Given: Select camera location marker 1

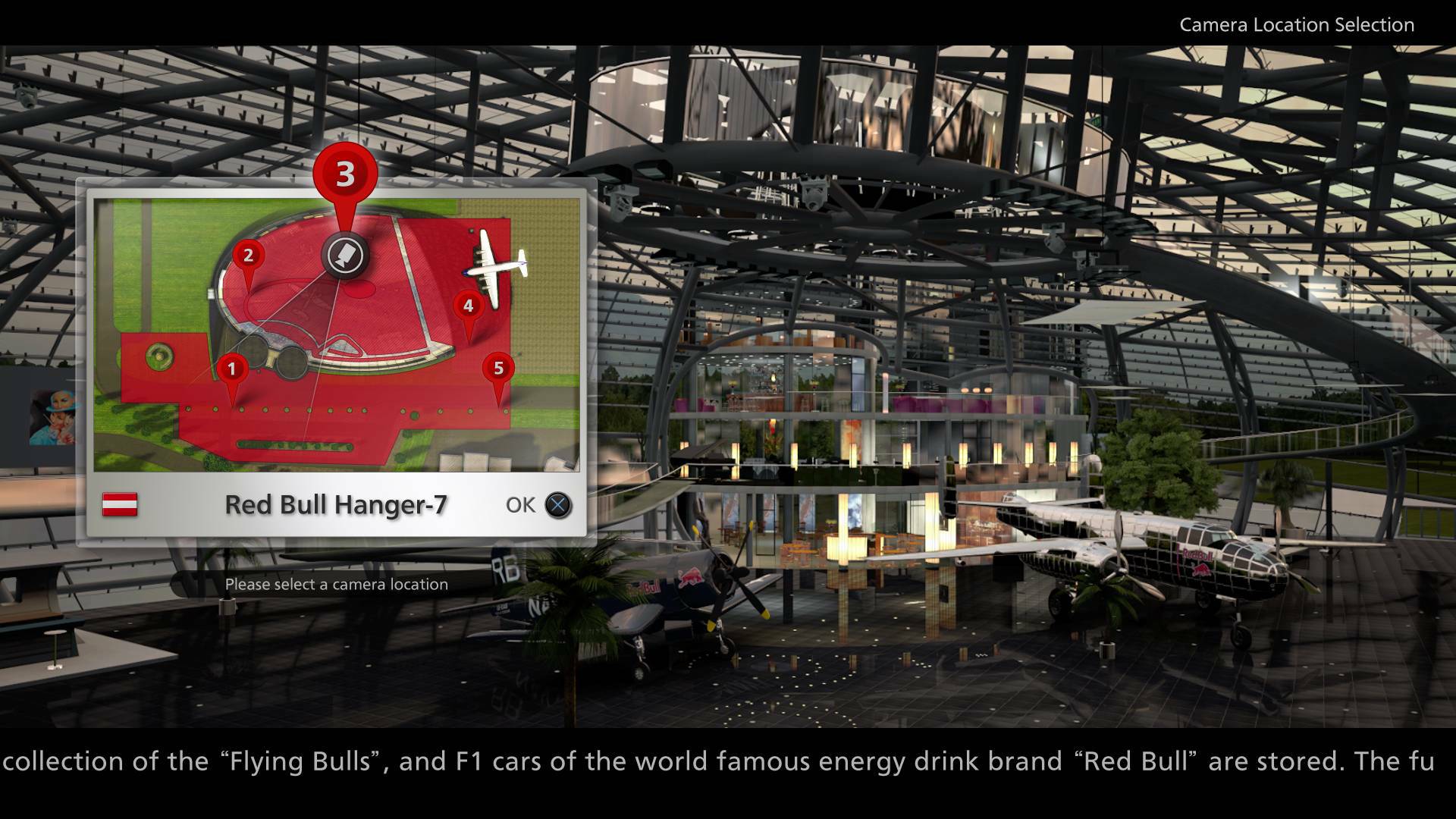Looking at the screenshot, I should click(232, 370).
